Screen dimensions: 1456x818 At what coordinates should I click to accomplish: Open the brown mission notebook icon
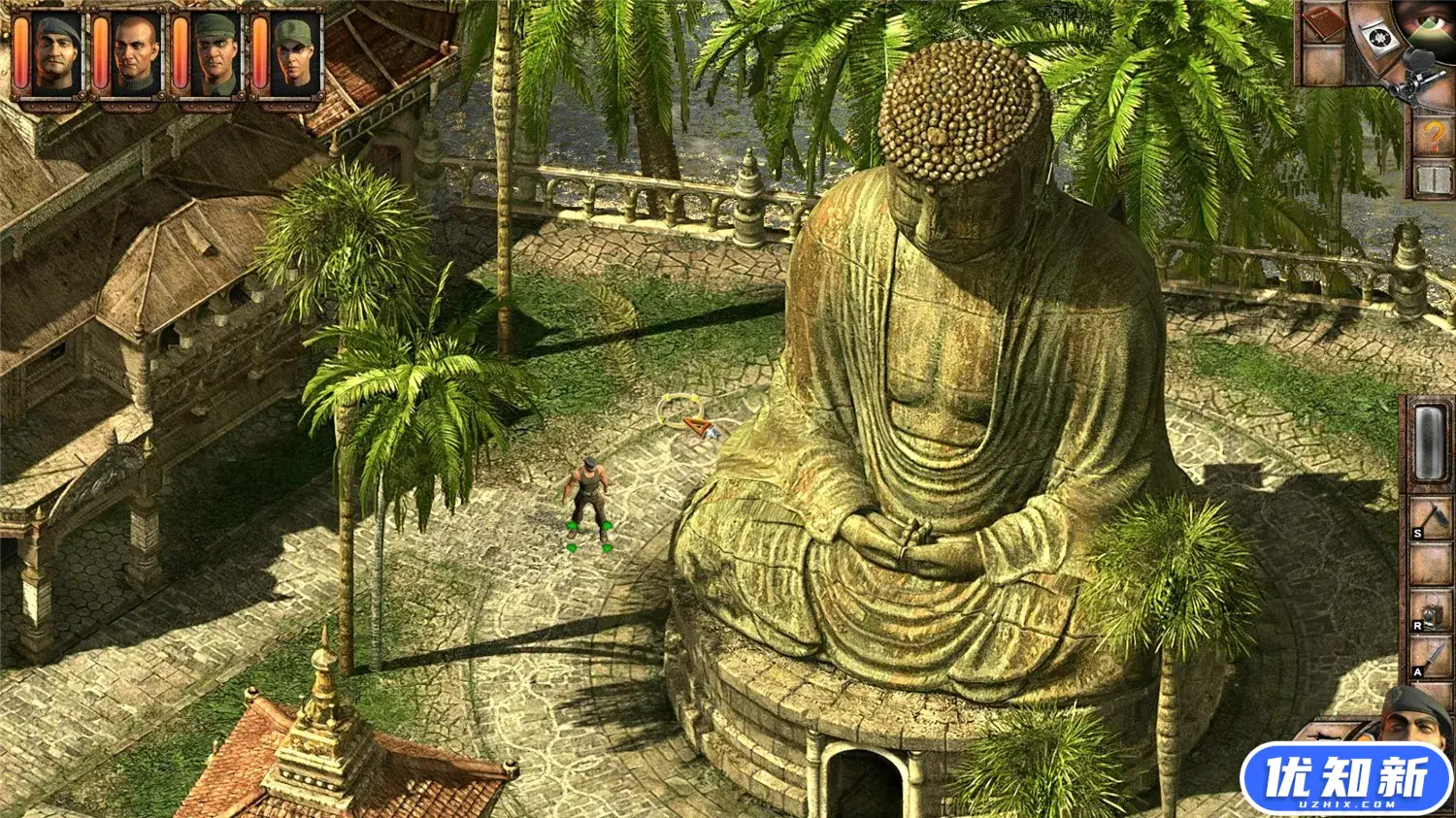coord(1322,21)
